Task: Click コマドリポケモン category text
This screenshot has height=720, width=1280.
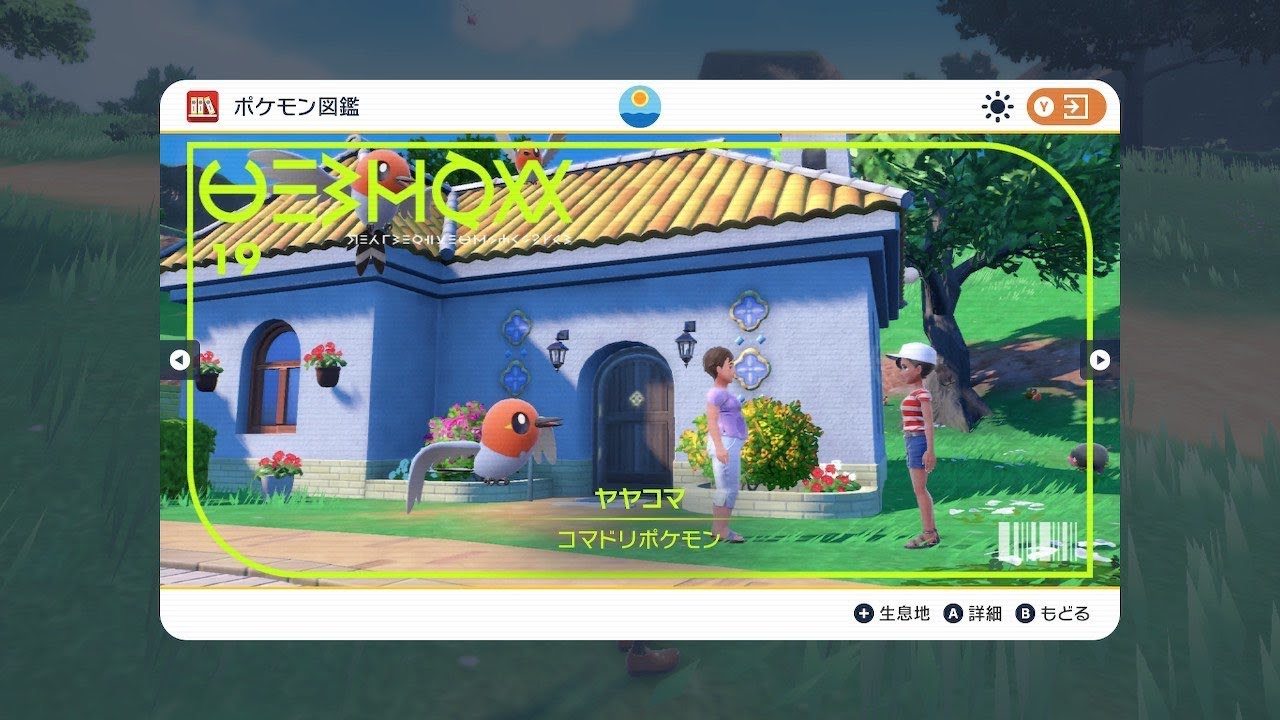Action: point(637,536)
